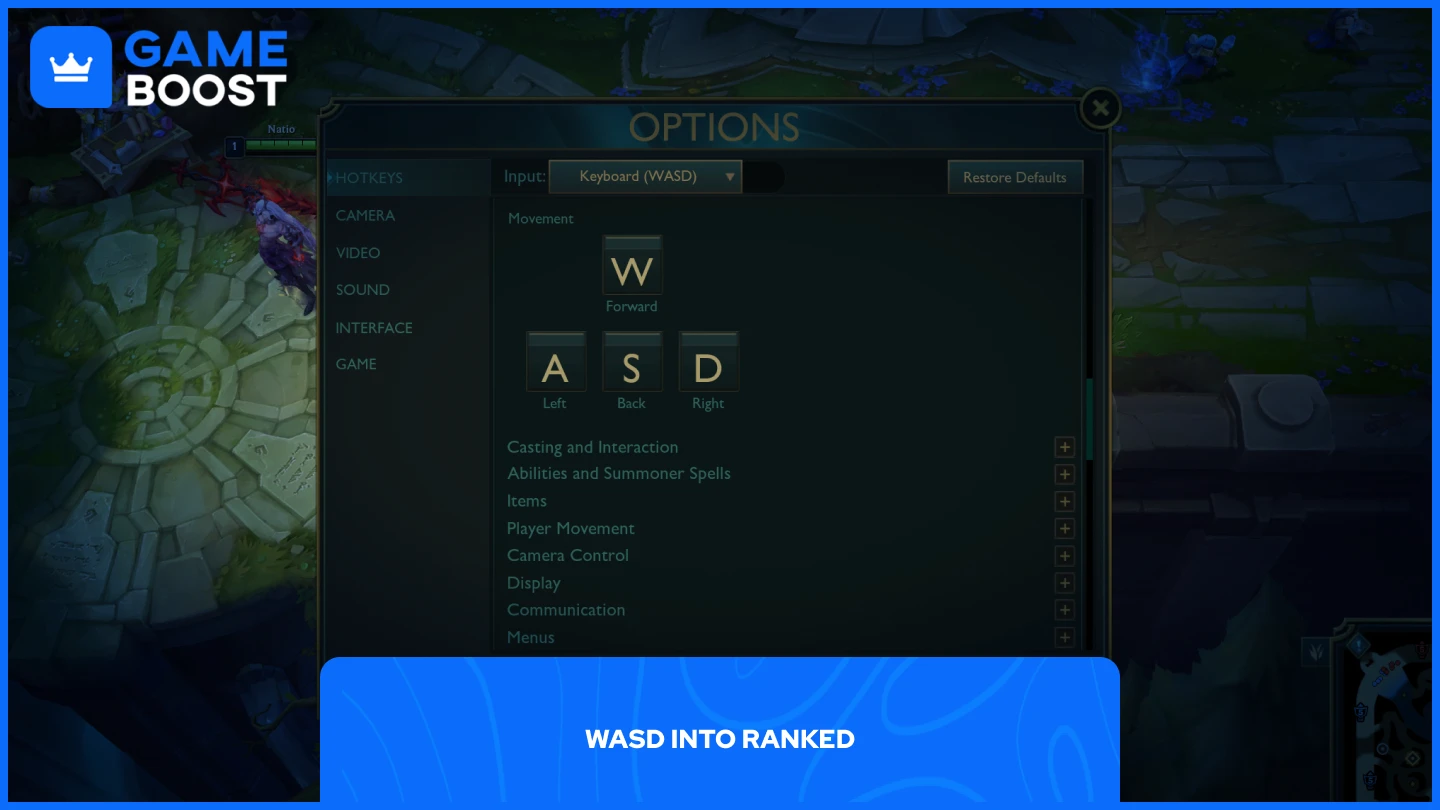Viewport: 1440px width, 810px height.
Task: Open the INTERFACE settings tab
Action: [374, 327]
